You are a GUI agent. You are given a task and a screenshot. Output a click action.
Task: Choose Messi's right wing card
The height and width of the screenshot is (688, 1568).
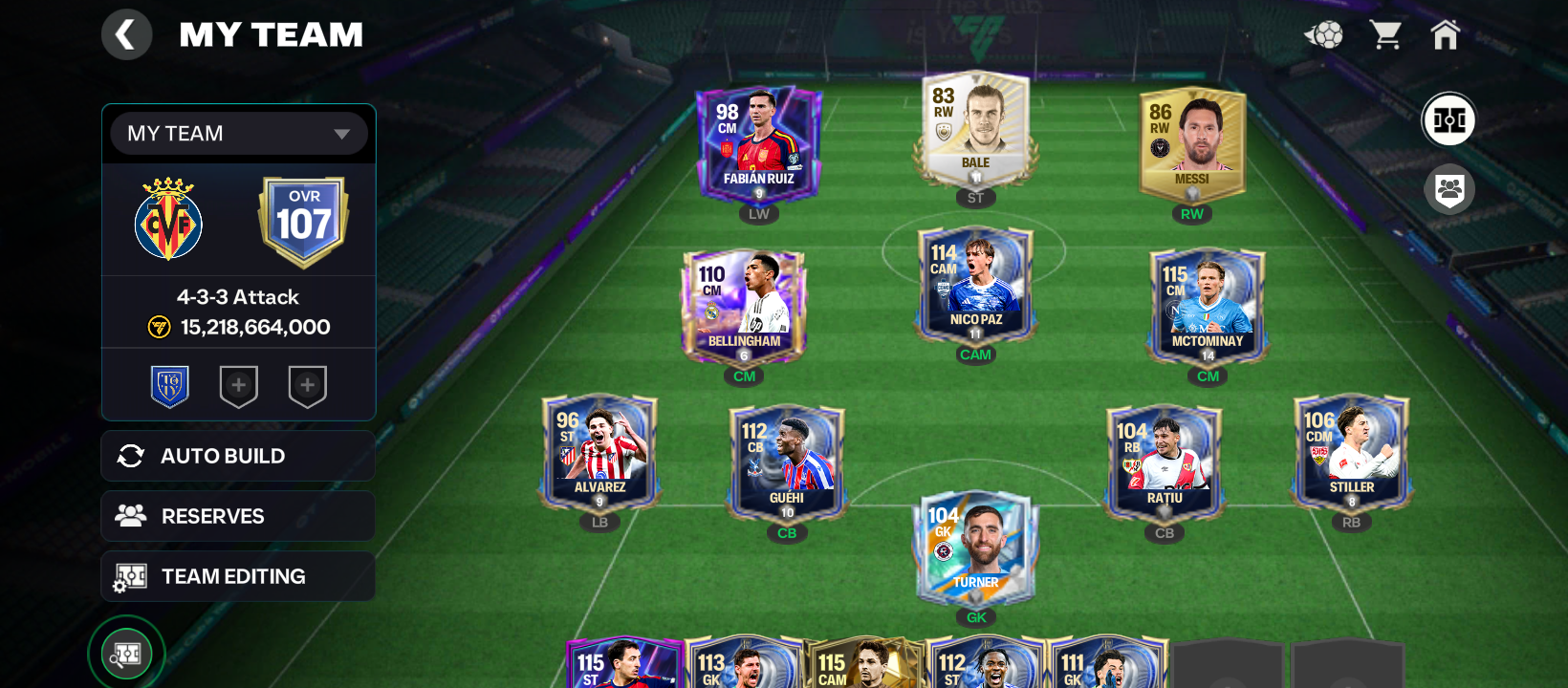coord(1191,143)
